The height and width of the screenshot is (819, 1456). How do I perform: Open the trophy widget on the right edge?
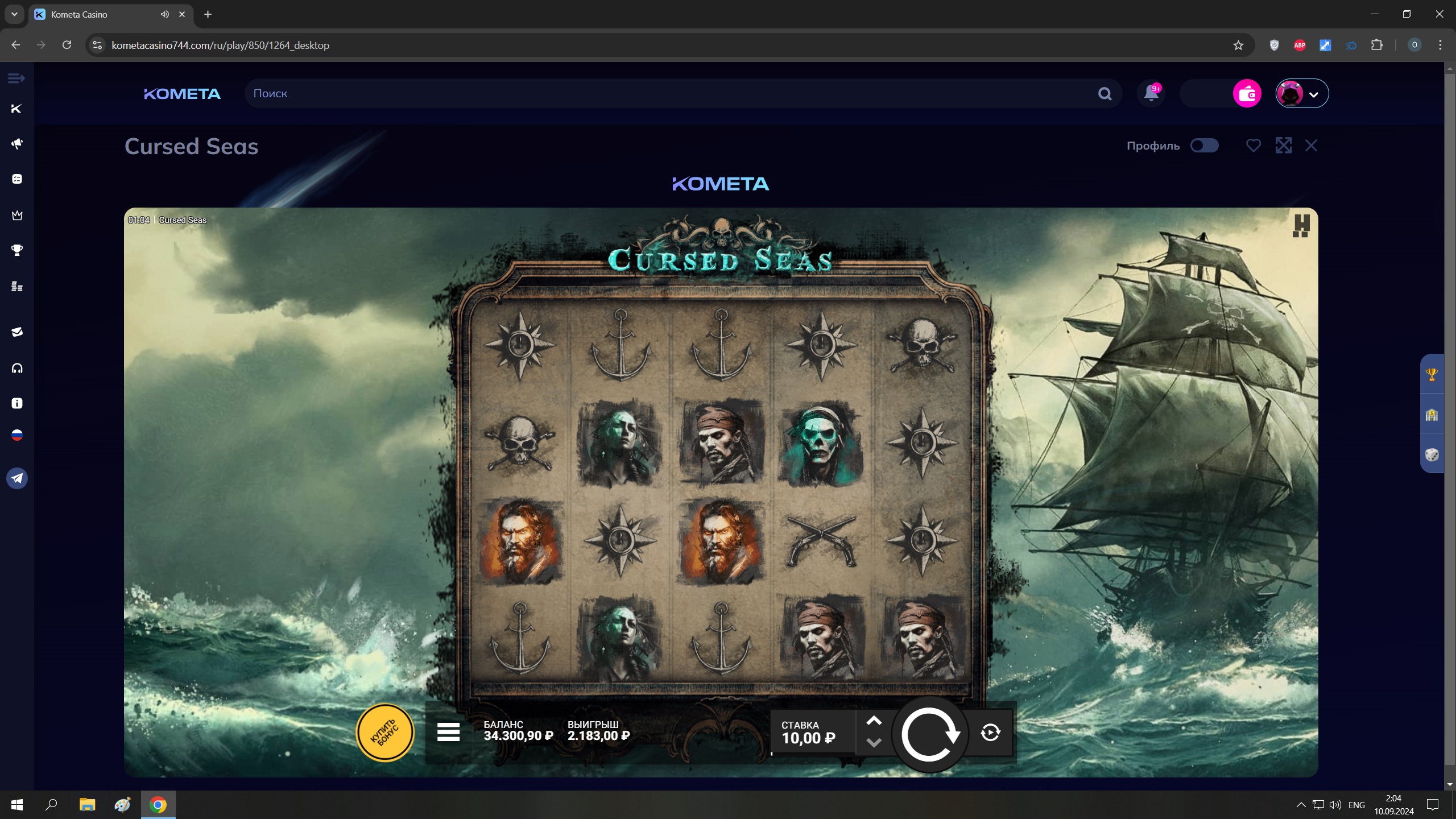point(1432,375)
